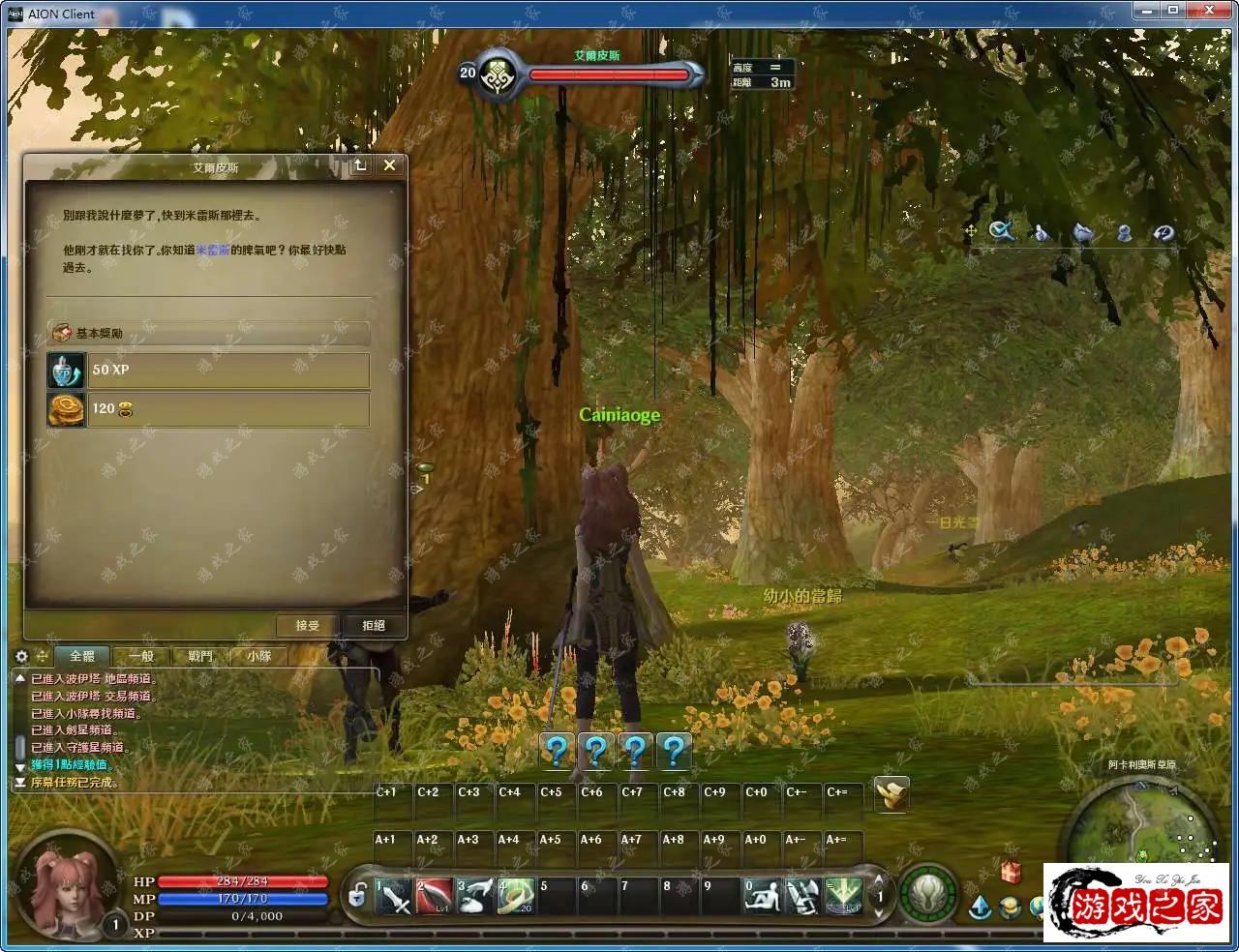
Task: Select the 小隊 party chat tab
Action: tap(258, 656)
